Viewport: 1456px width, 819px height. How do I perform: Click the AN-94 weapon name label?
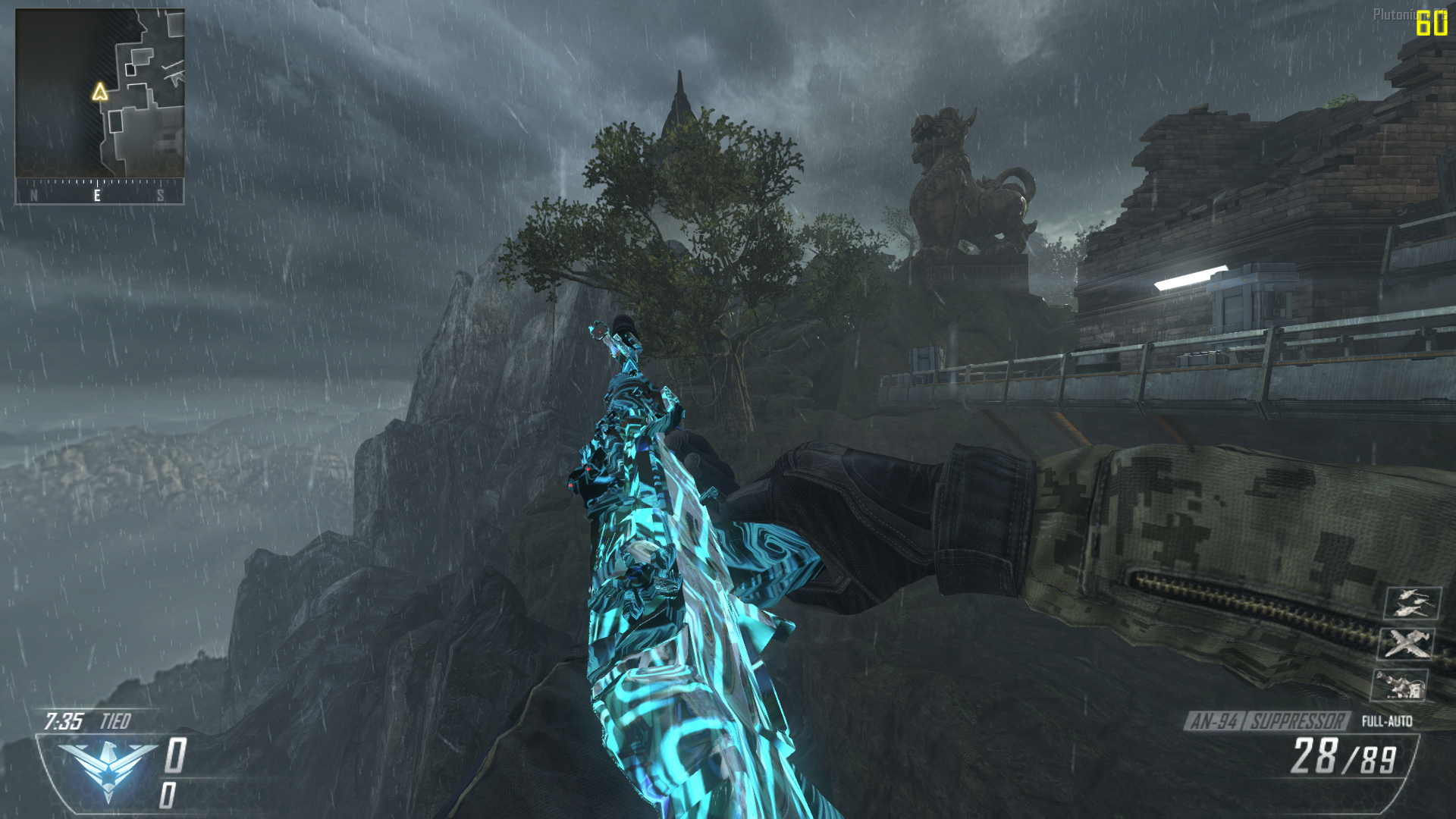point(1214,721)
